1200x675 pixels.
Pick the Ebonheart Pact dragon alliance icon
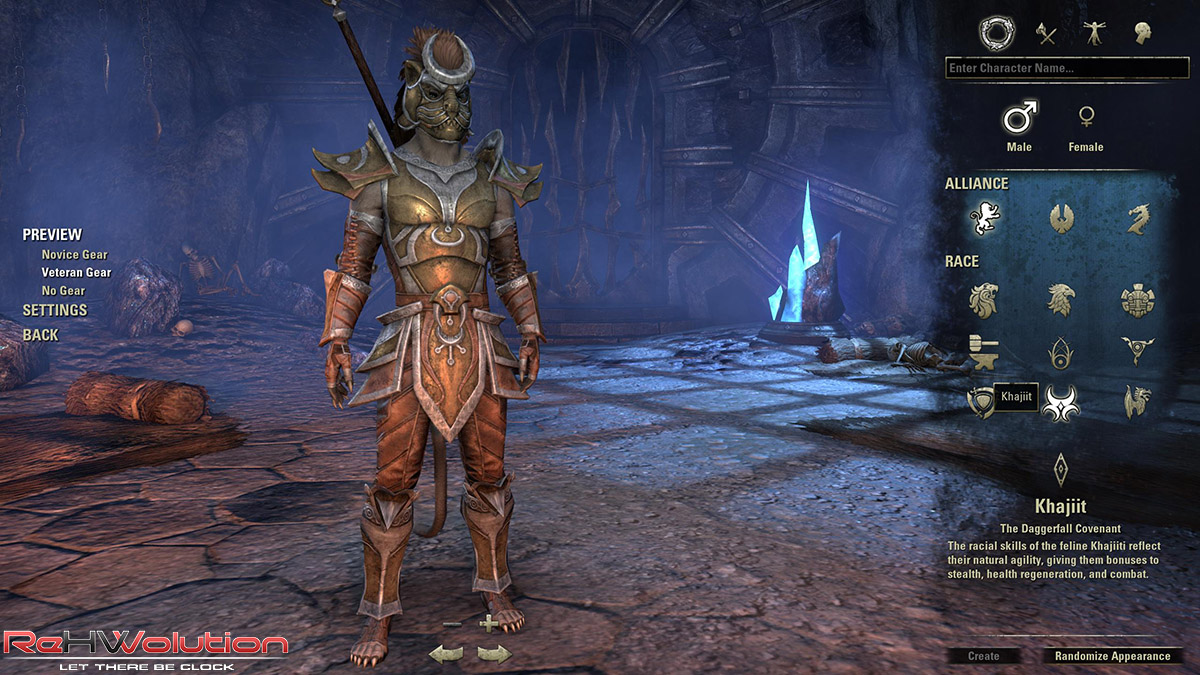tap(1137, 218)
